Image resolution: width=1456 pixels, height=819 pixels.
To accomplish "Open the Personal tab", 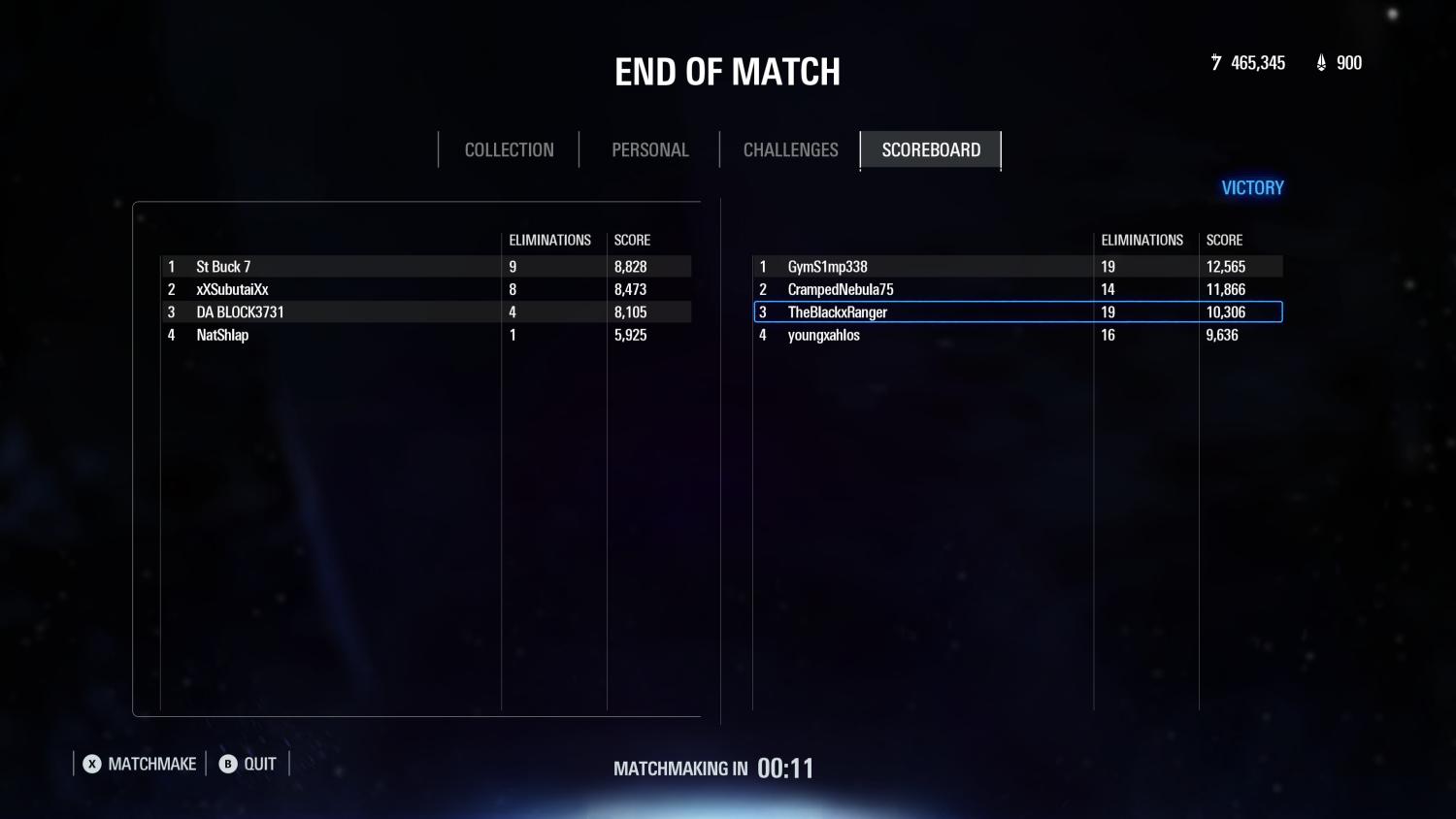I will tap(649, 150).
